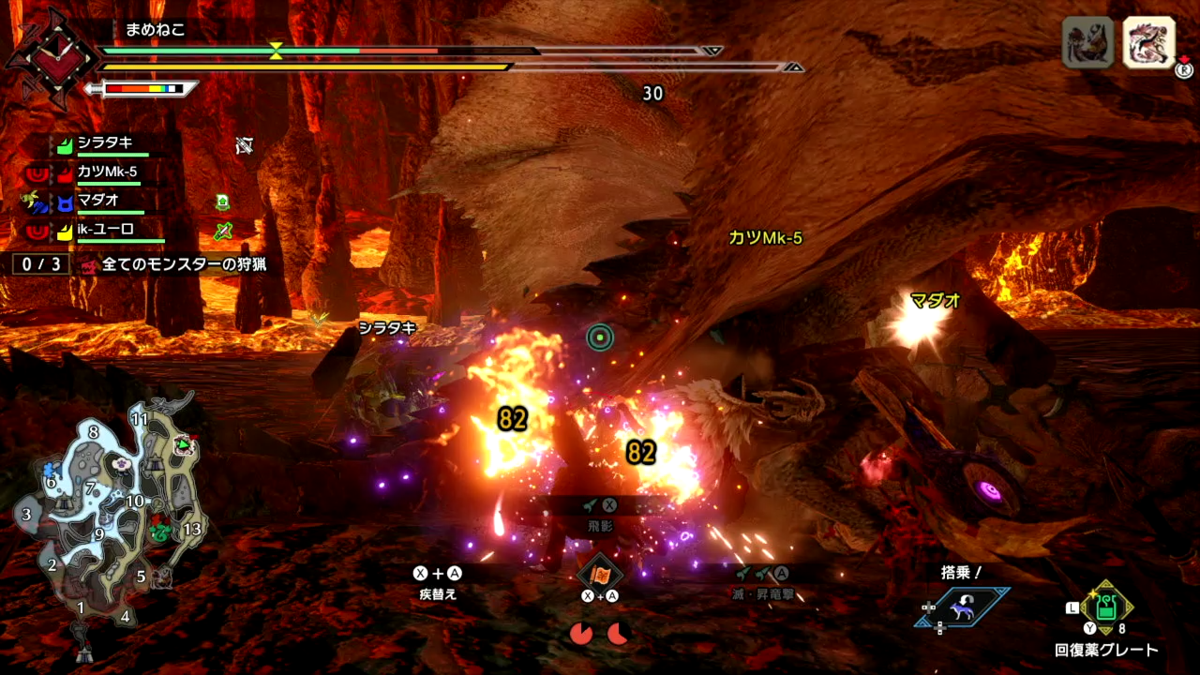Select the red weapon emblem in the top-left
Image resolution: width=1200 pixels, height=675 pixels.
coord(40,55)
